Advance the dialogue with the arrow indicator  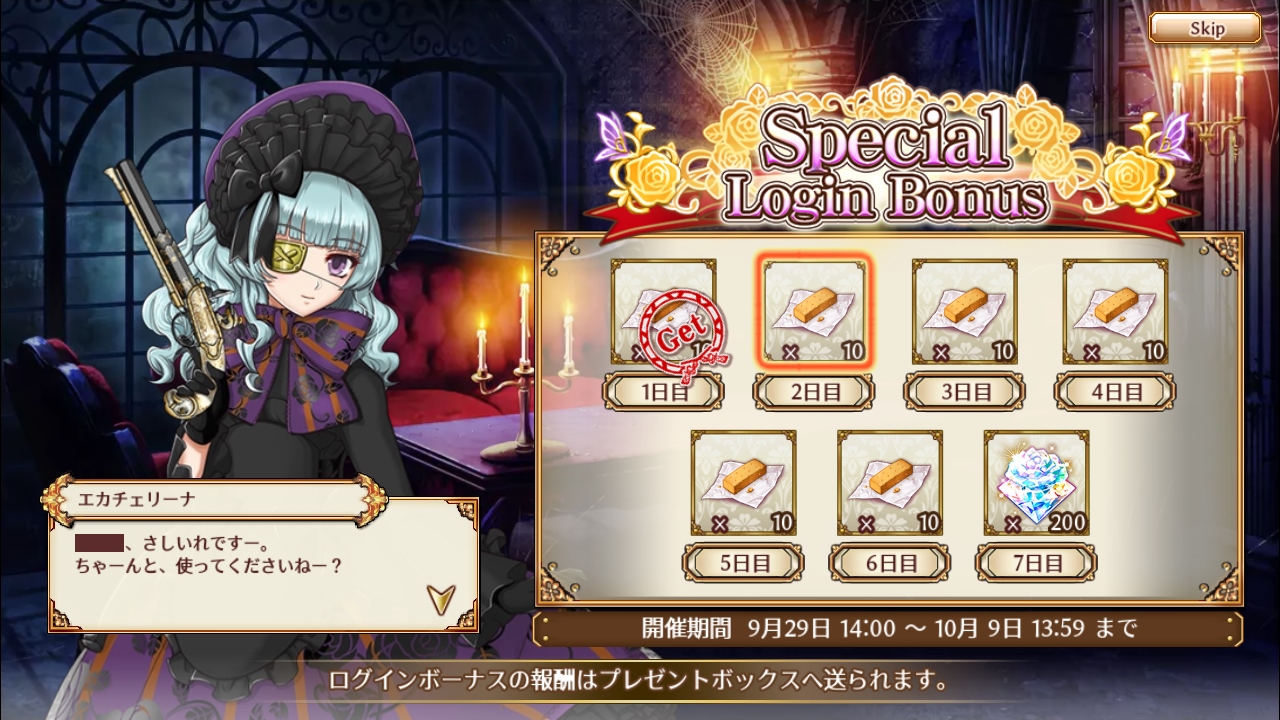(x=440, y=598)
